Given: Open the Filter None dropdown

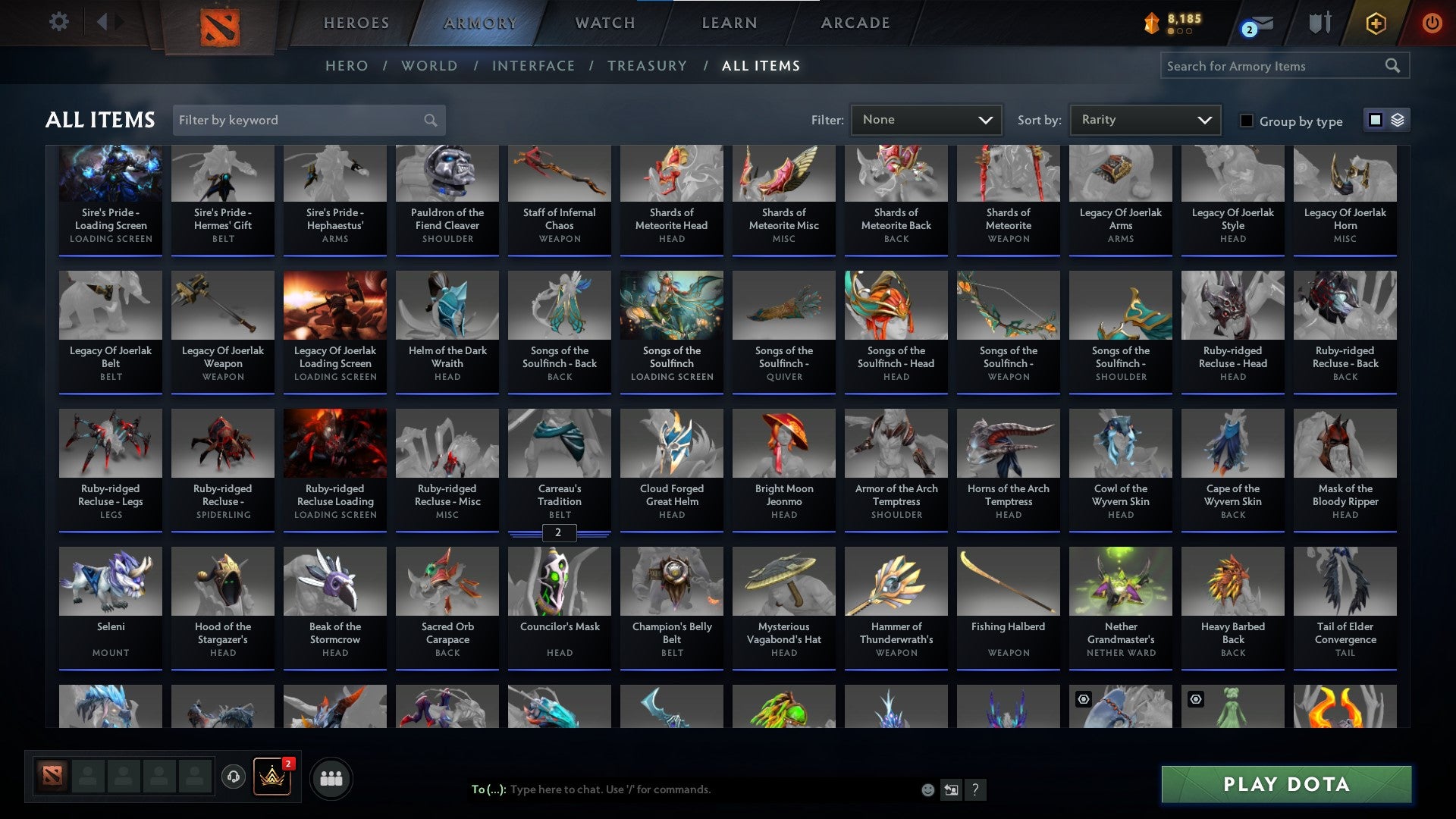Looking at the screenshot, I should (x=926, y=120).
